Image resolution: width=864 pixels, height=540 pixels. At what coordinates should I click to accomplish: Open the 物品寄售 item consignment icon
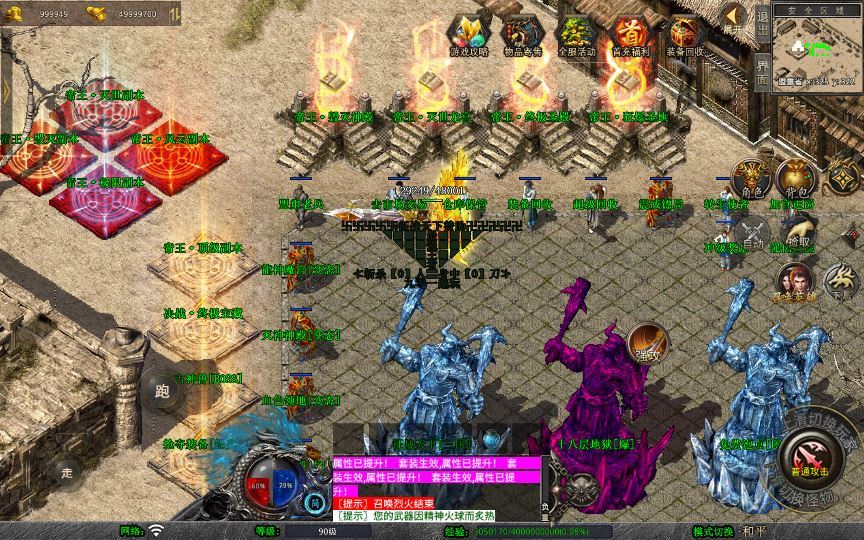pos(523,36)
